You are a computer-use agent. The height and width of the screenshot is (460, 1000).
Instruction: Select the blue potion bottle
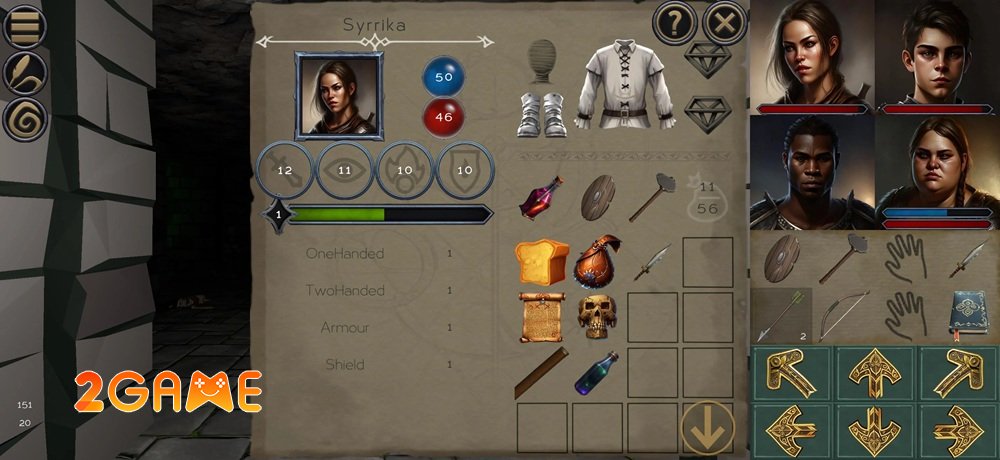[x=596, y=372]
